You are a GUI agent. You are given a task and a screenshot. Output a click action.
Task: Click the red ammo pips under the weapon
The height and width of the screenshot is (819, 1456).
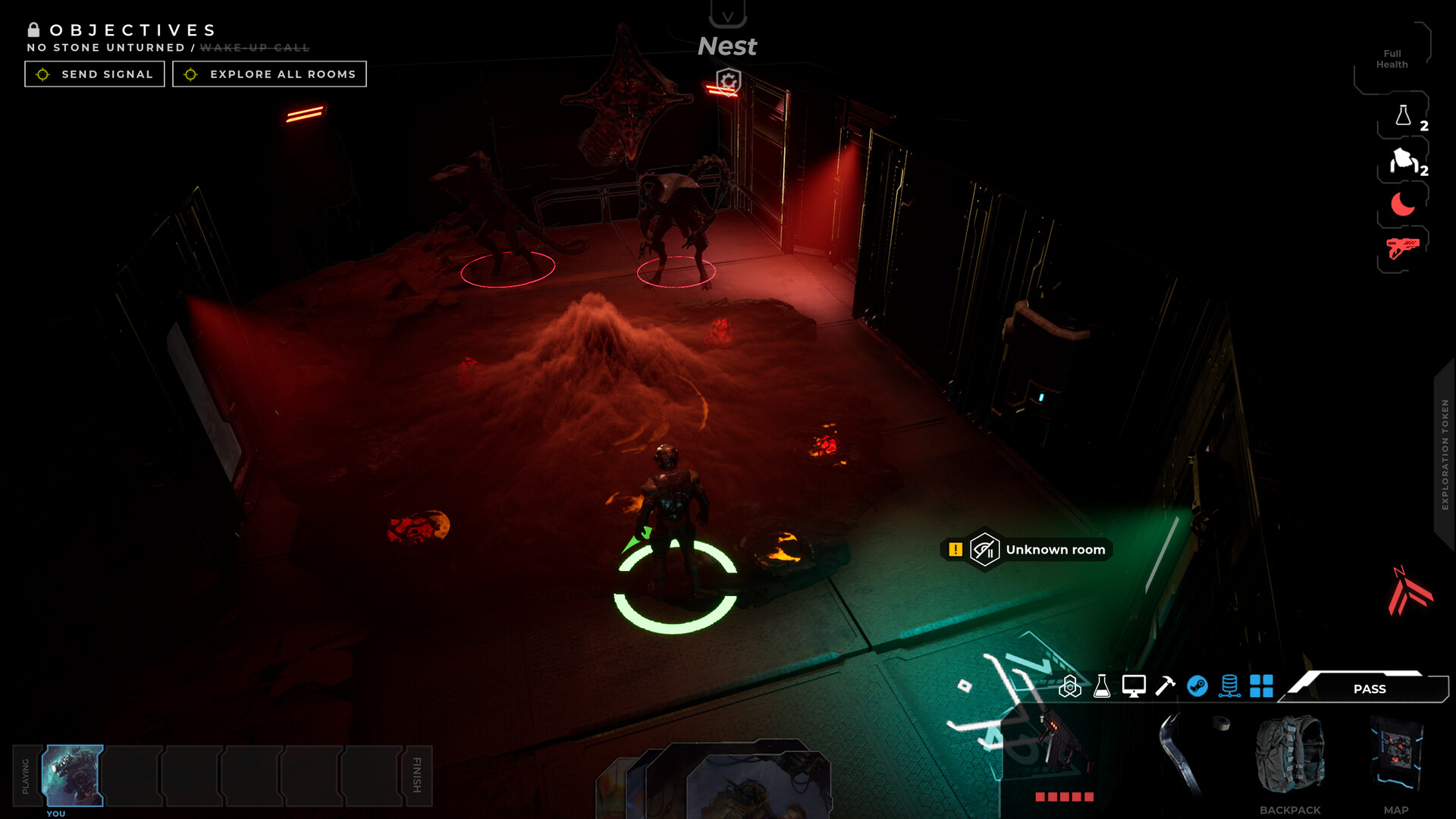tap(1064, 797)
